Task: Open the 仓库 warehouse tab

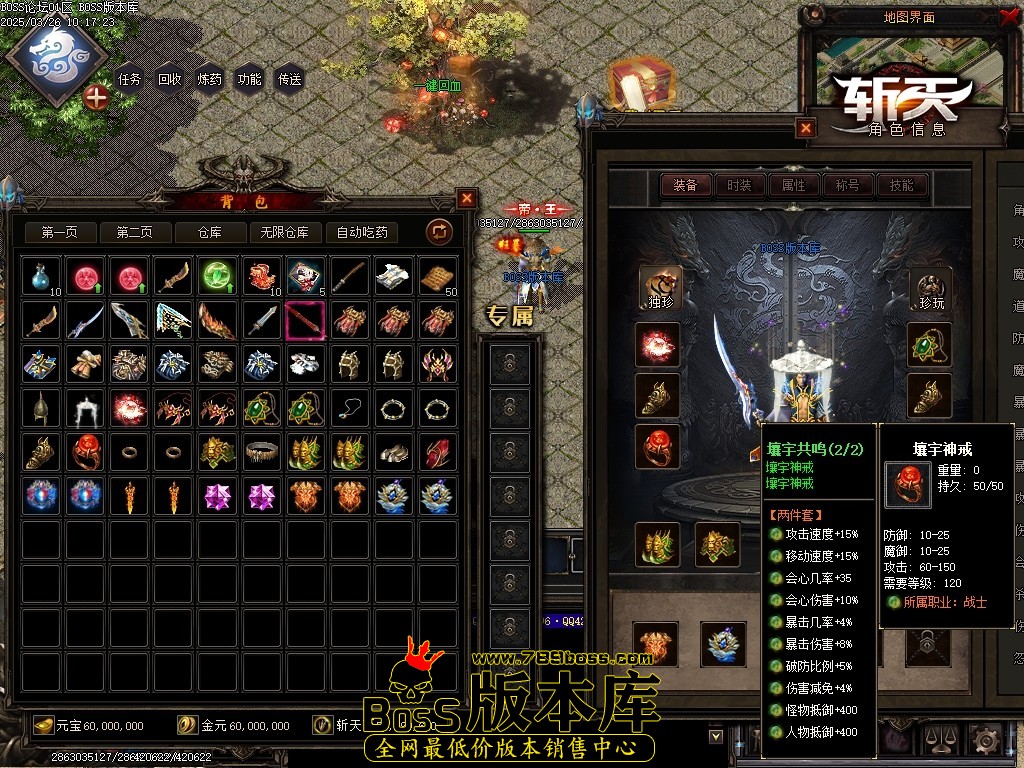Action: coord(209,232)
